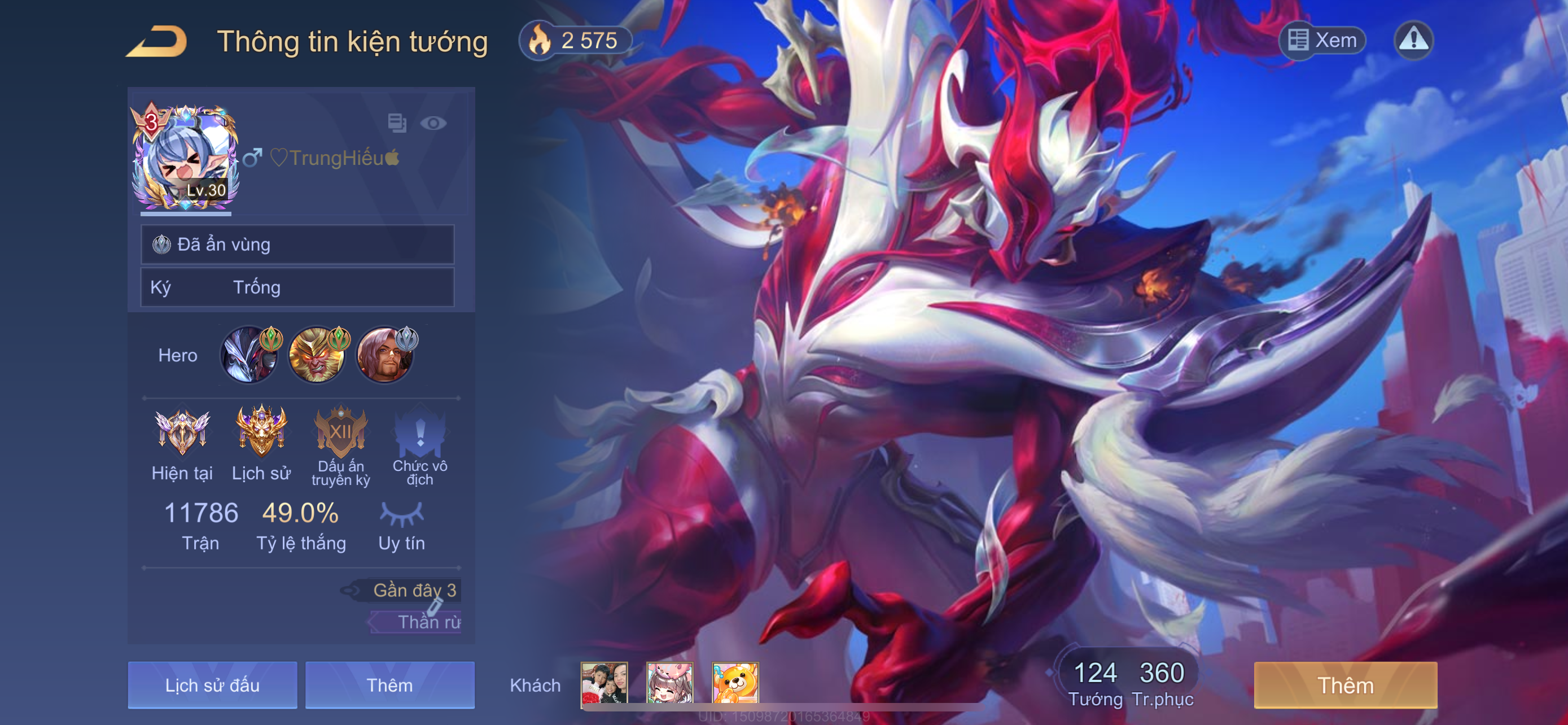The width and height of the screenshot is (1568, 725).
Task: Show the hidden Uy tín credit score
Action: click(402, 514)
